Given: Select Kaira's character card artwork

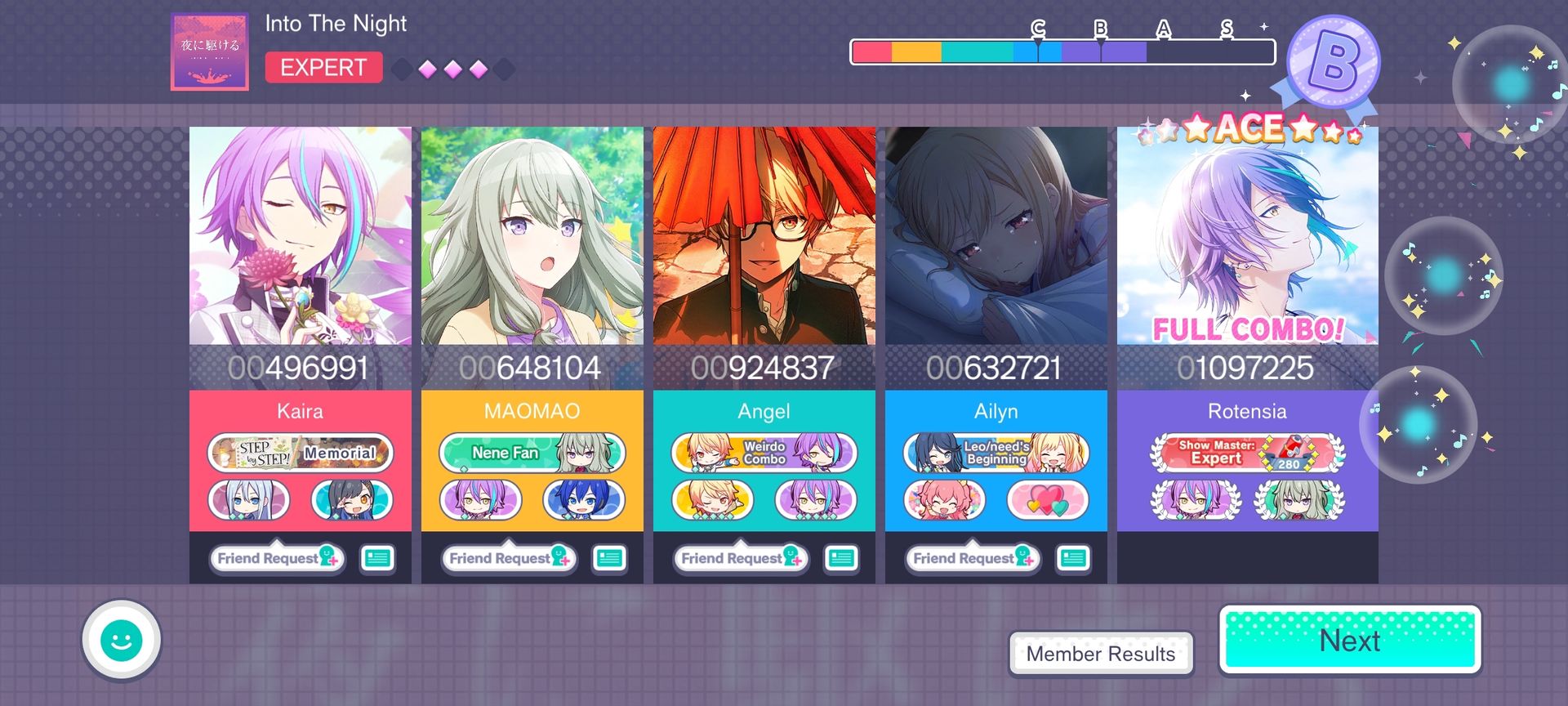Looking at the screenshot, I should tap(301, 235).
